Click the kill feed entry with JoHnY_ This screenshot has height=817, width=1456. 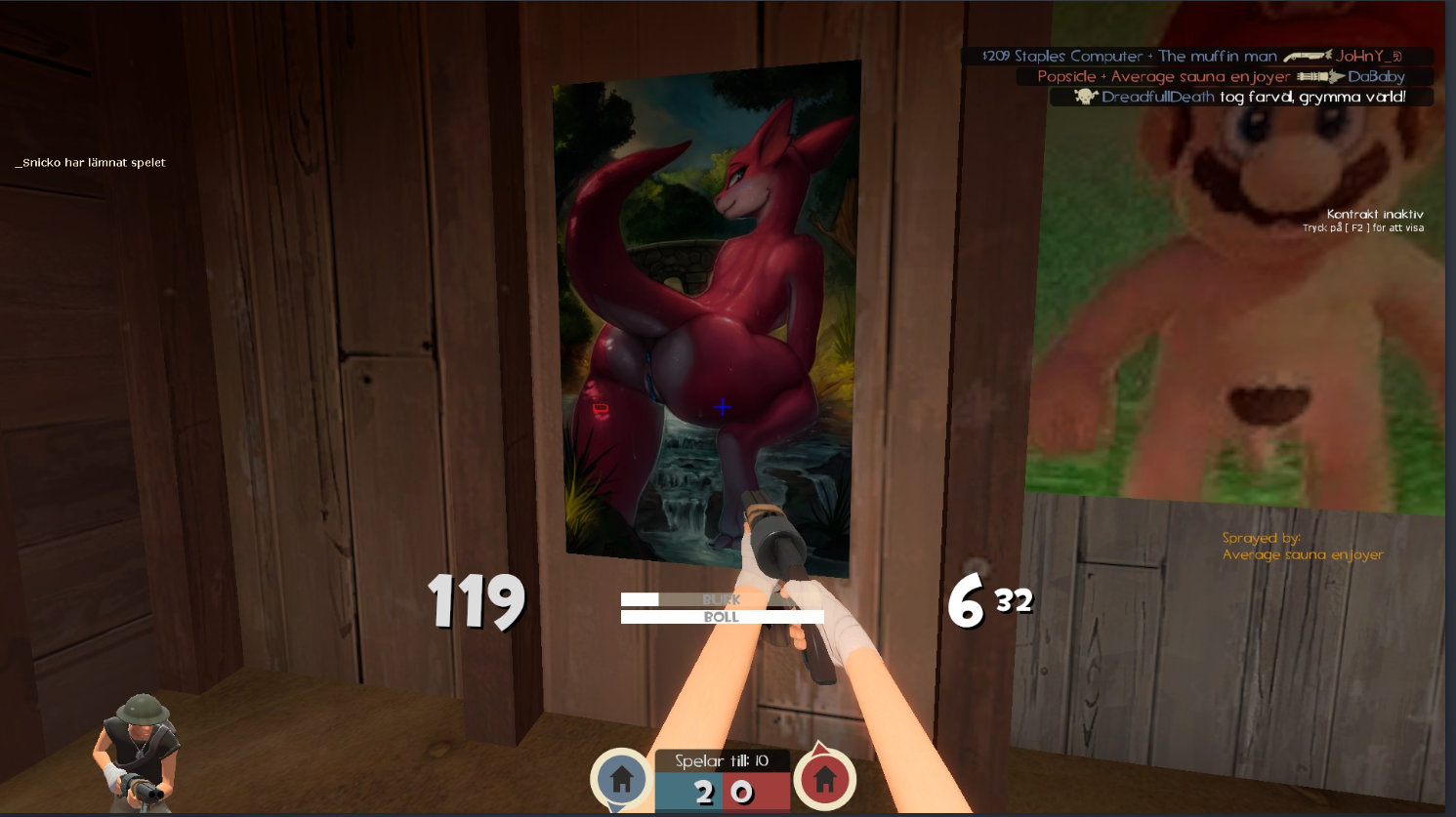click(1195, 57)
